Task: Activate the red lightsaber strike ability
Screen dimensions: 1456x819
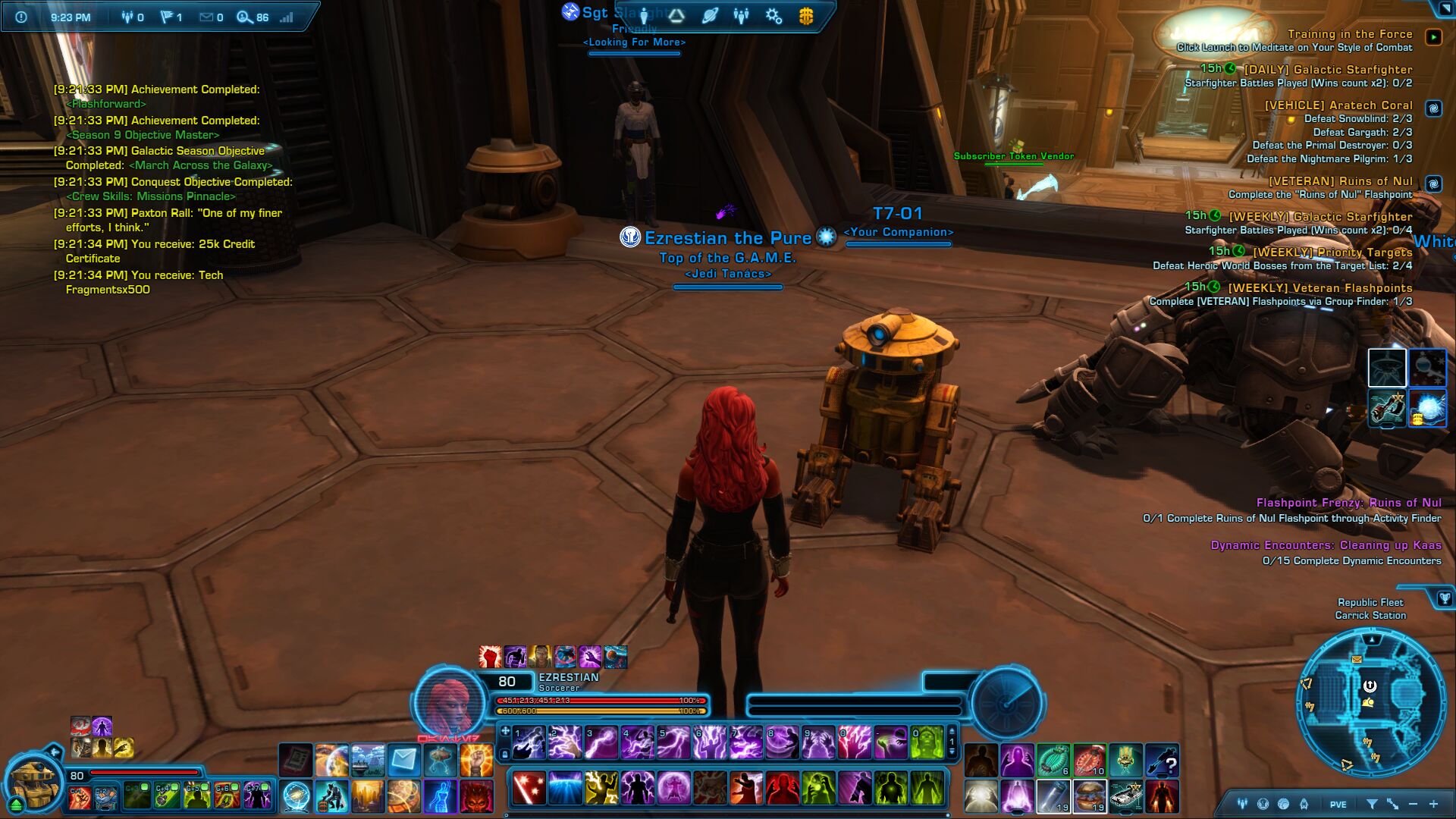Action: pos(527,787)
